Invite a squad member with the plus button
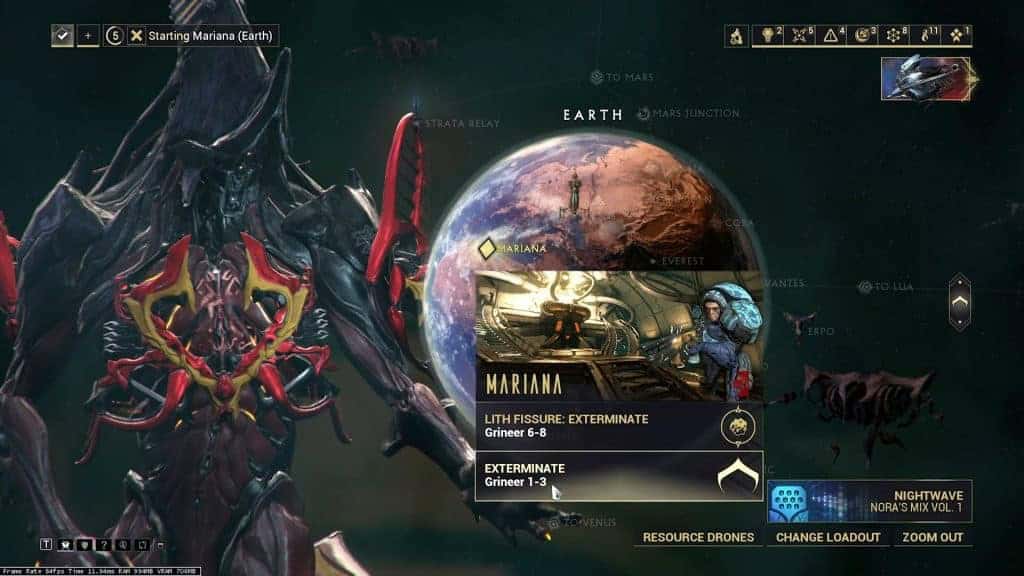Screen dimensions: 1024x576 tap(88, 36)
